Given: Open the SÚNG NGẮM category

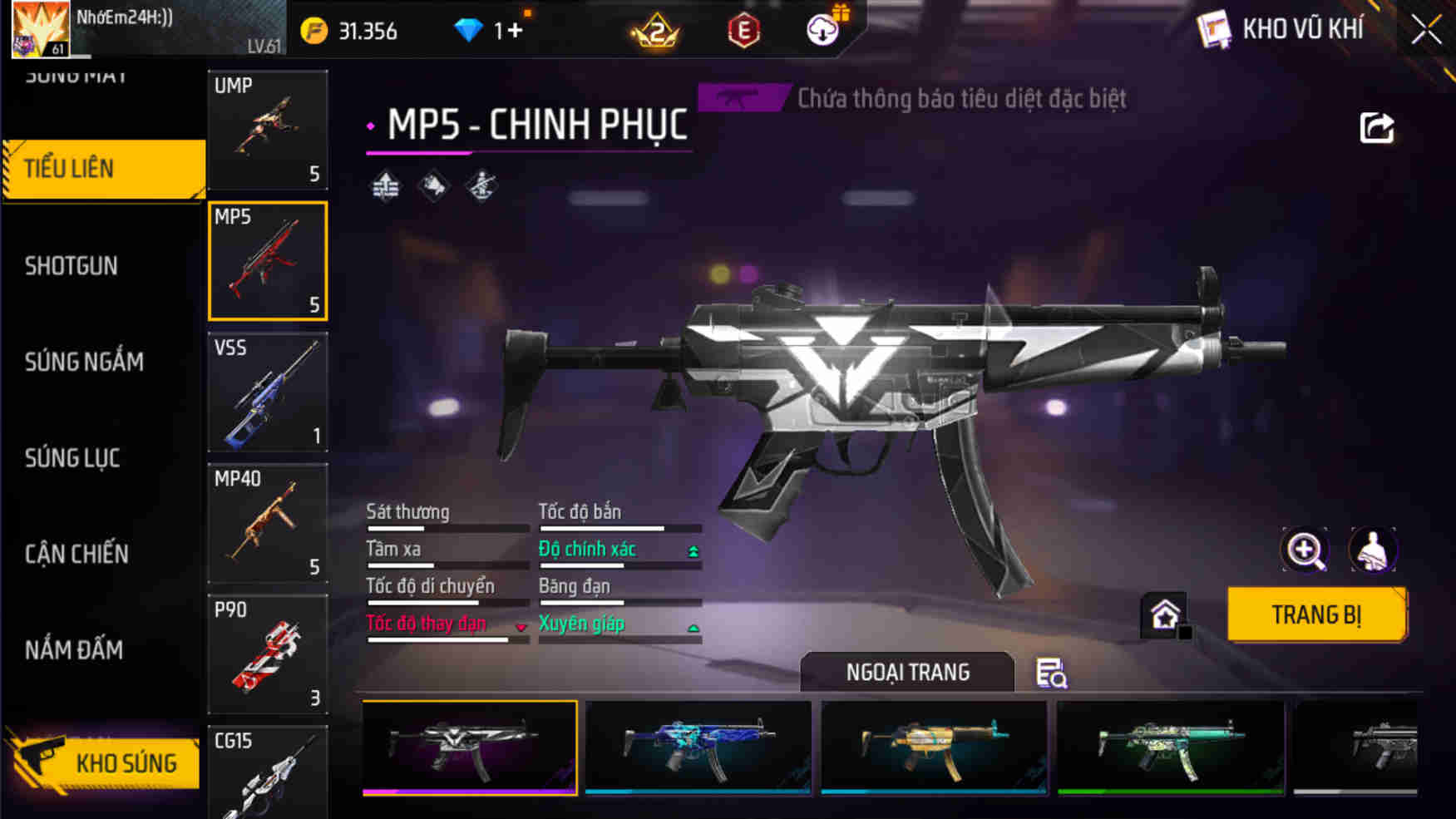Looking at the screenshot, I should 84,362.
